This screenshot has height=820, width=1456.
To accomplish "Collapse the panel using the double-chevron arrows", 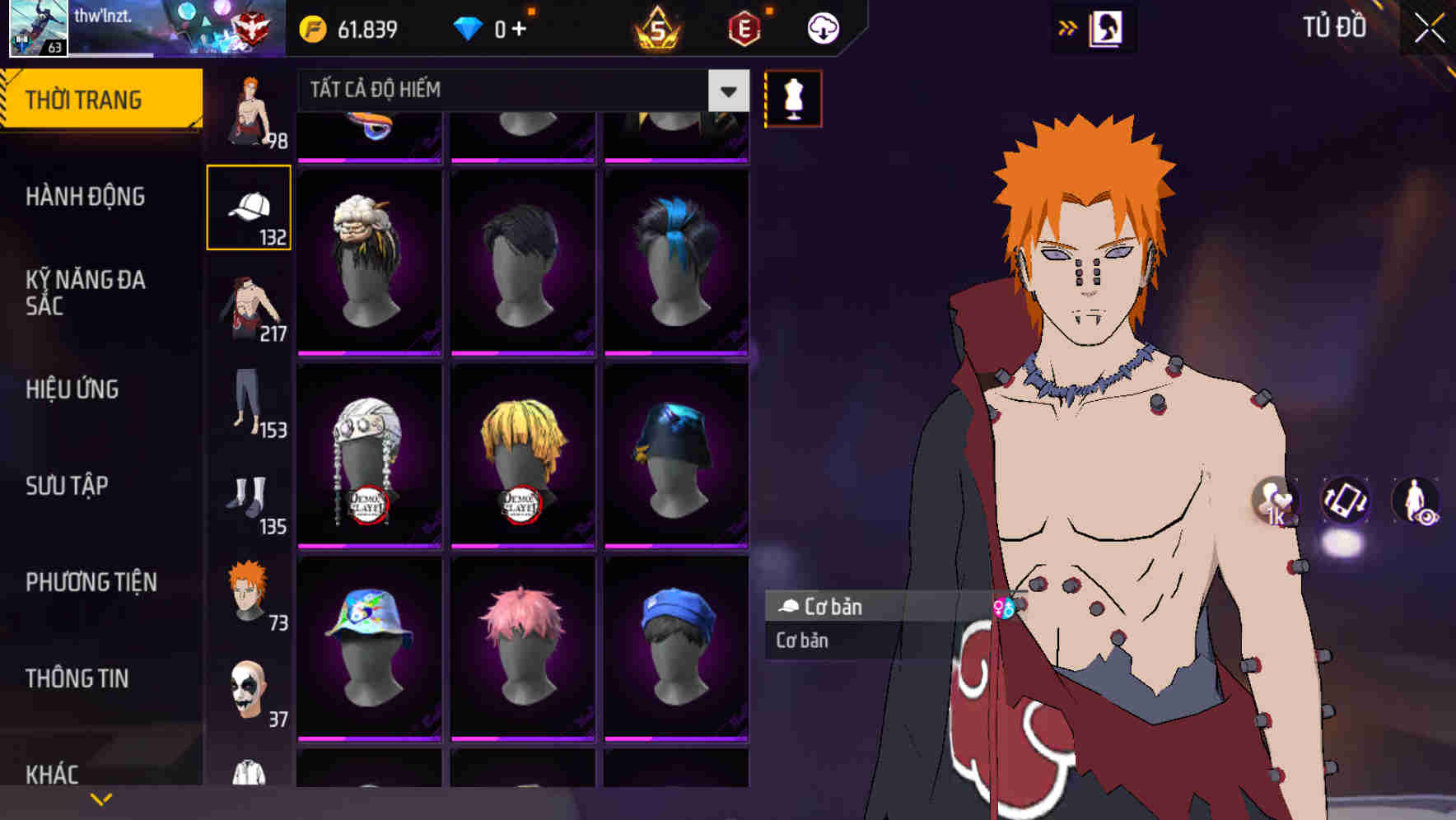I will click(x=1068, y=27).
